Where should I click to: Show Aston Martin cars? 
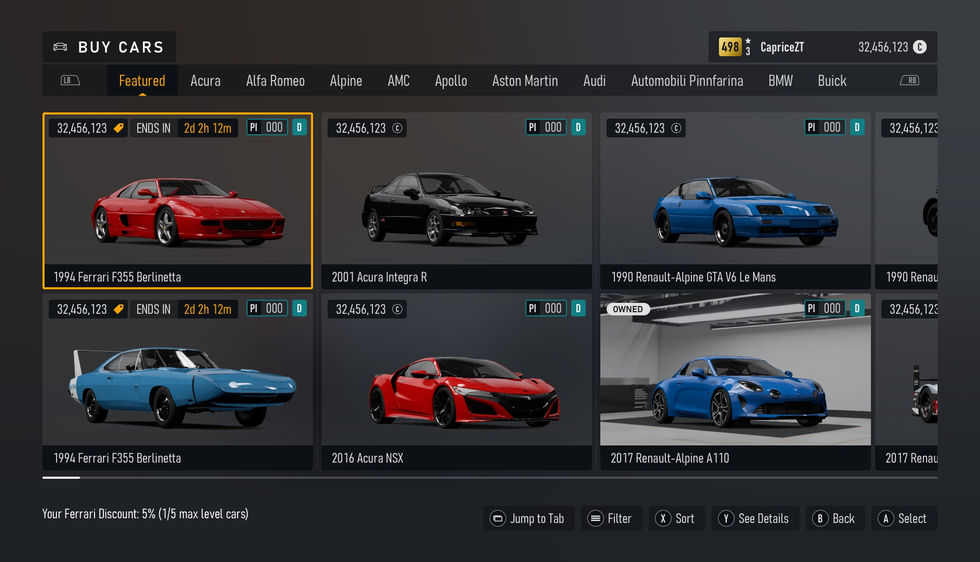525,81
